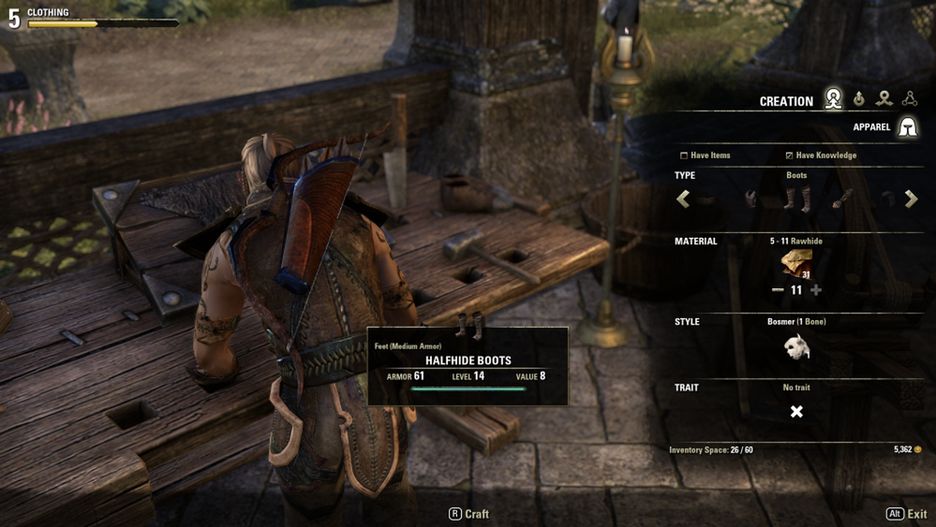Switch to the Refinement tab icon

pos(859,99)
